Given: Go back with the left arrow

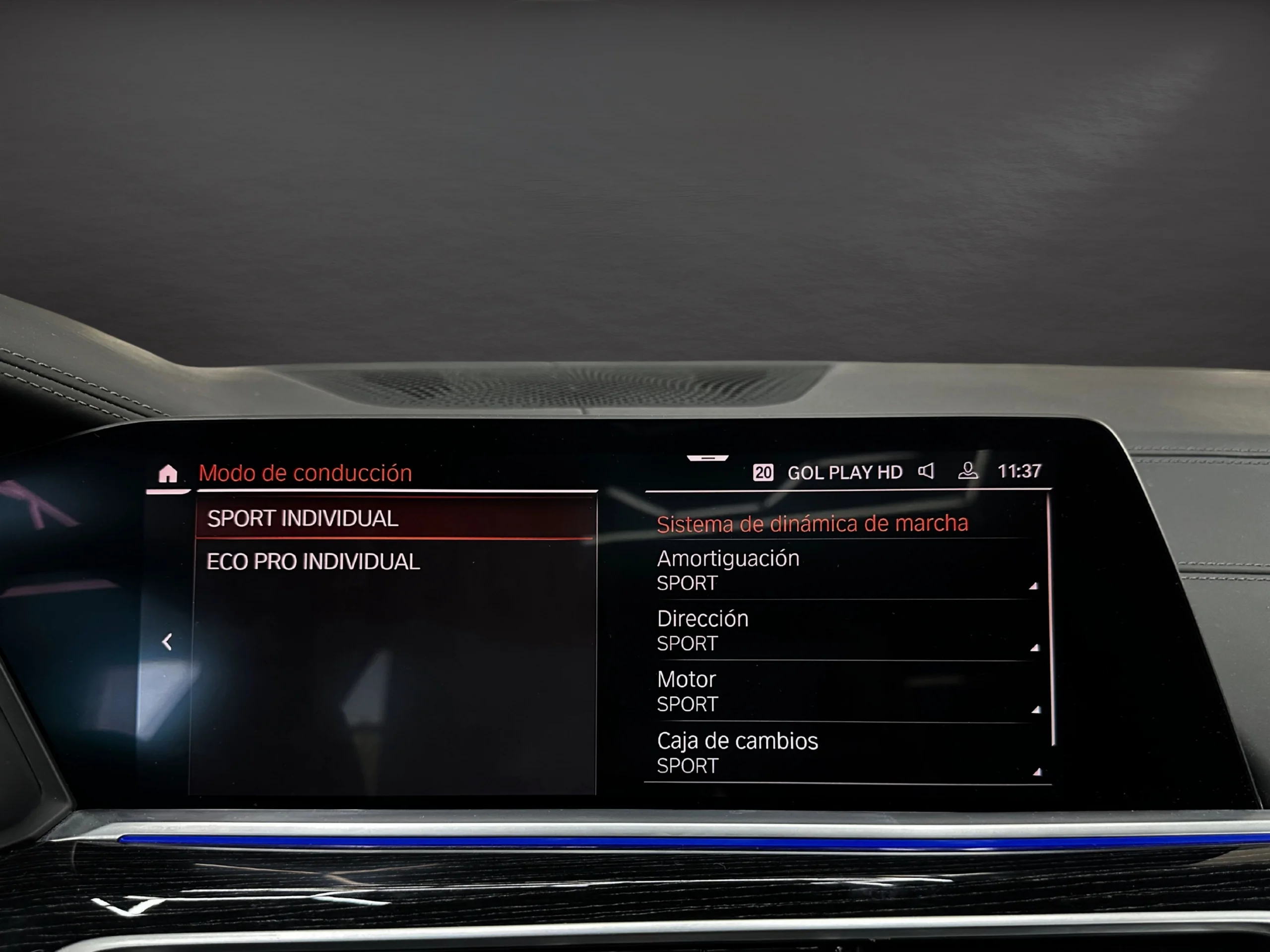Looking at the screenshot, I should pyautogui.click(x=167, y=642).
